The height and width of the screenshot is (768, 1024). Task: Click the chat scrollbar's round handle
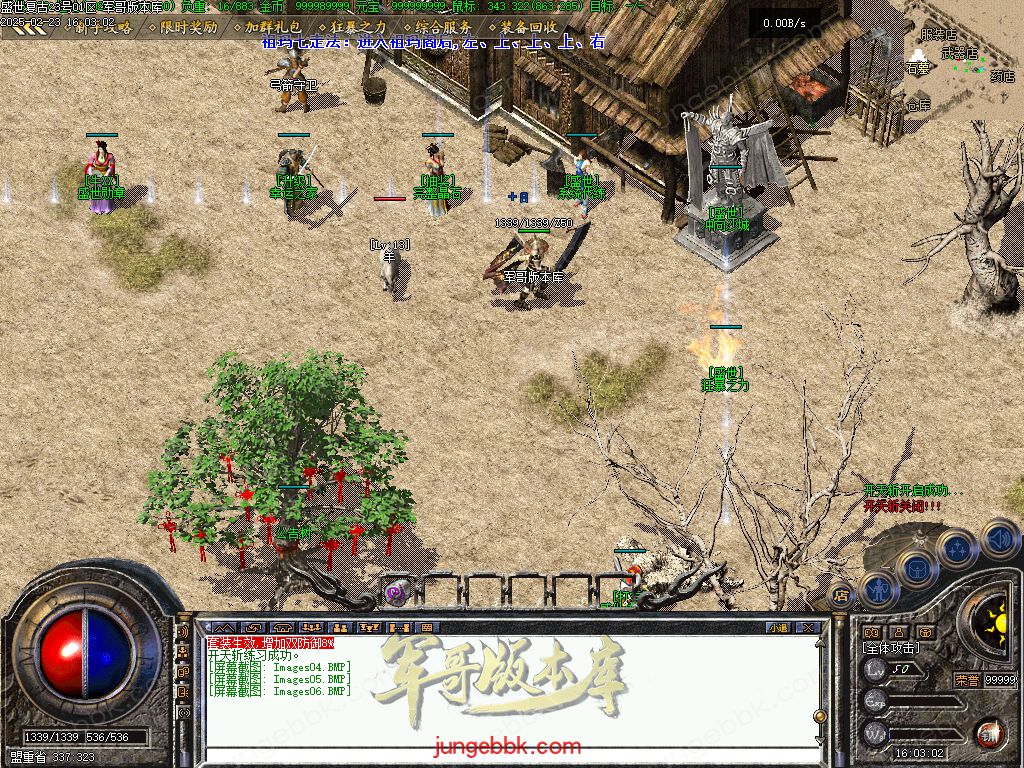pyautogui.click(x=820, y=716)
